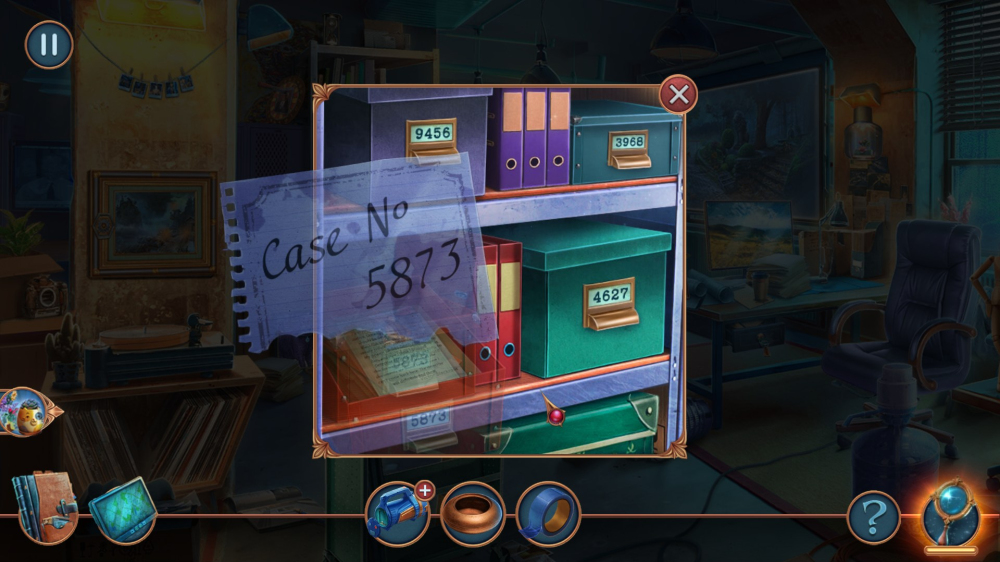Open the journal book

(x=44, y=507)
